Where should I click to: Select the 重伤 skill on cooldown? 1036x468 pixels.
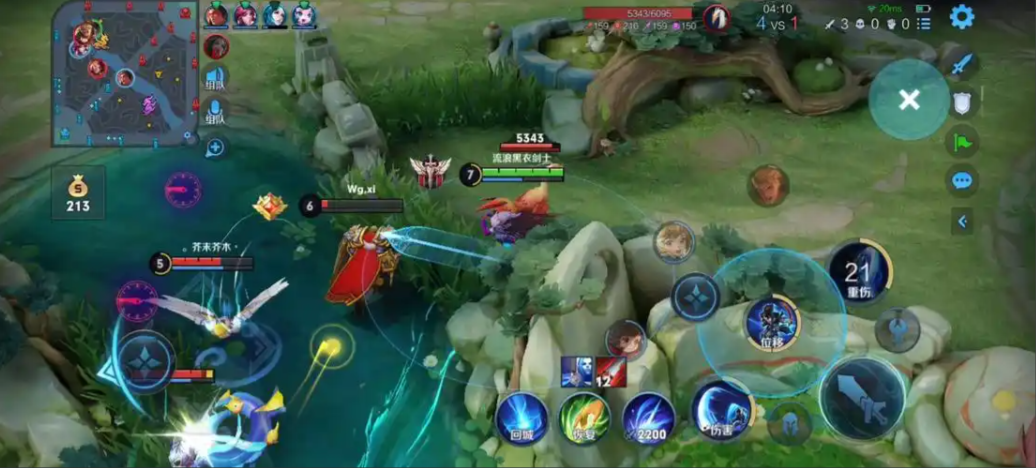(859, 272)
